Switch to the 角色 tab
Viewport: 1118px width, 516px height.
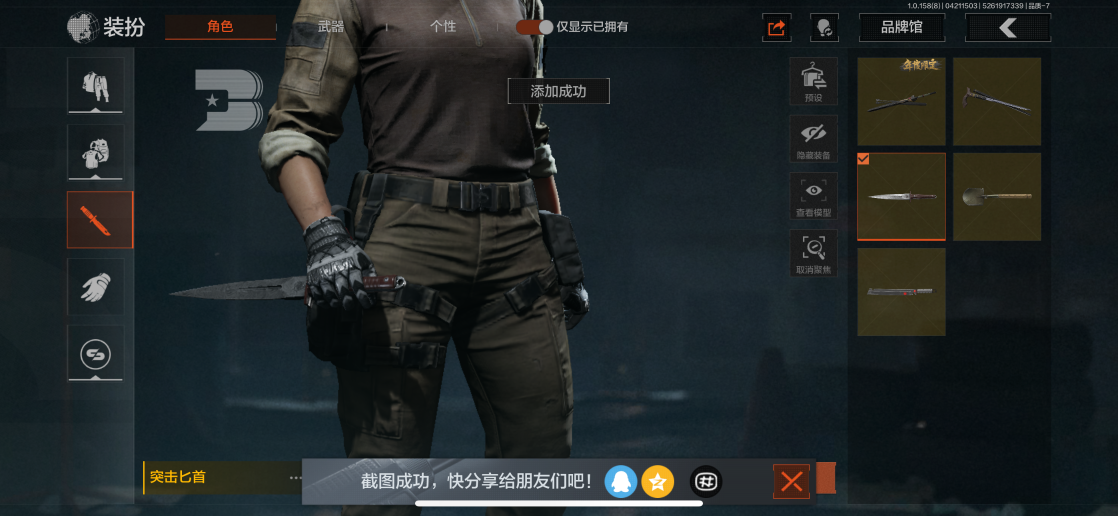click(220, 27)
